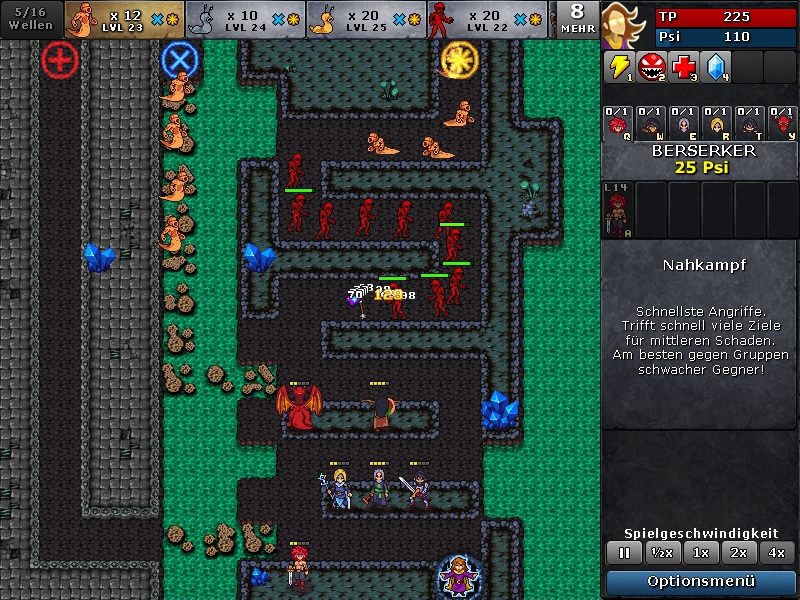Select the level 14 Berserker unit slot
Screen dimensions: 800x600
click(x=618, y=209)
